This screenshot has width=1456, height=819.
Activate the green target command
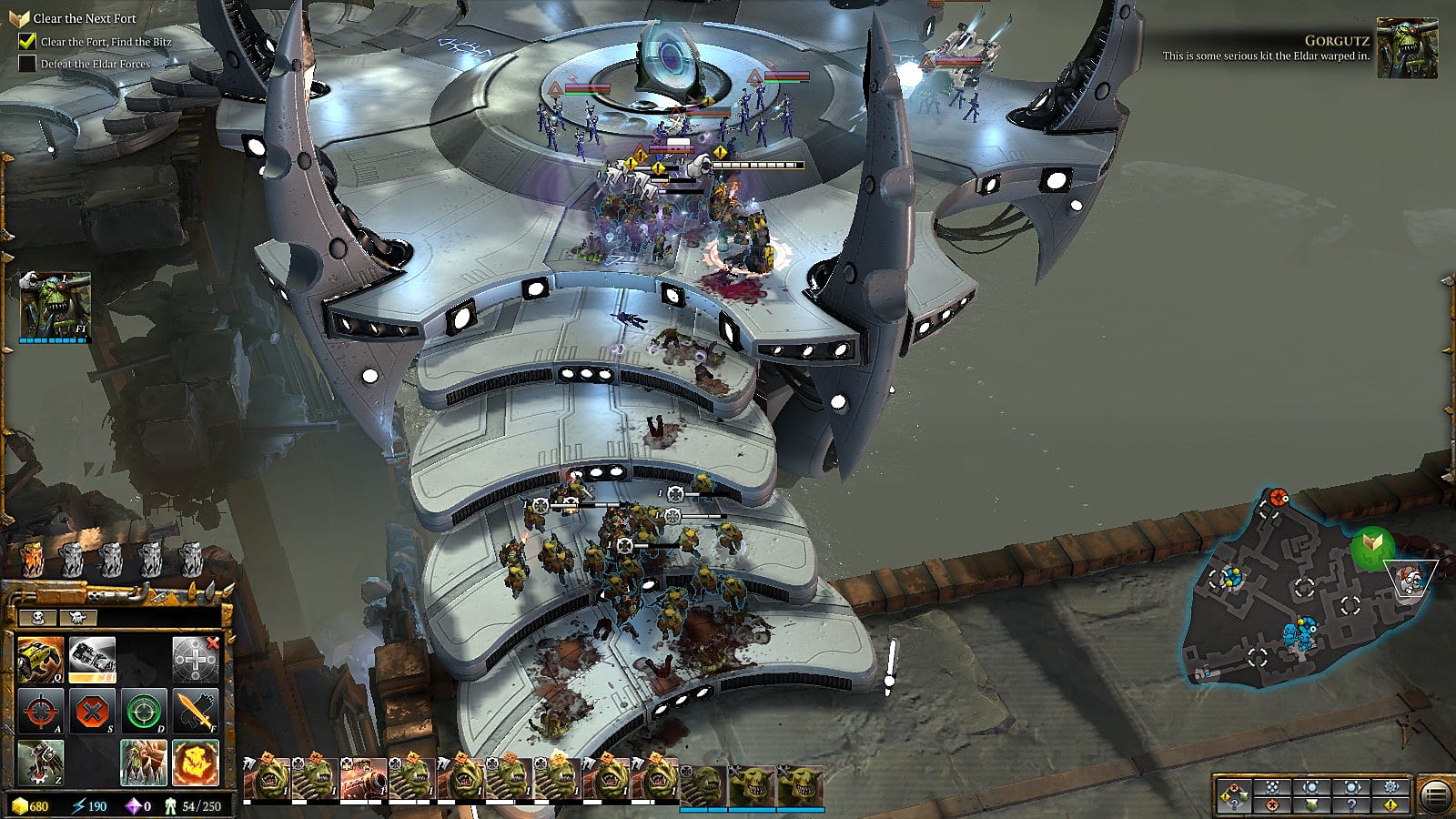143,712
